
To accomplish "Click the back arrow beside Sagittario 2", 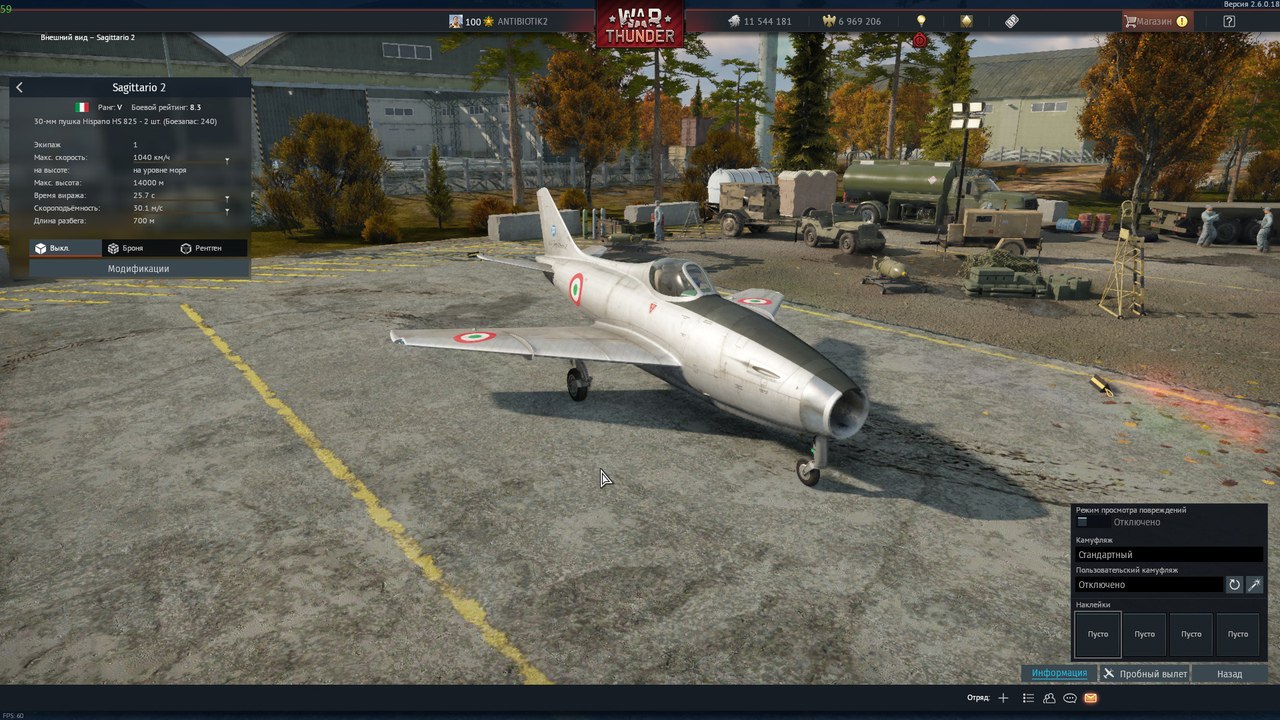I will (x=19, y=88).
